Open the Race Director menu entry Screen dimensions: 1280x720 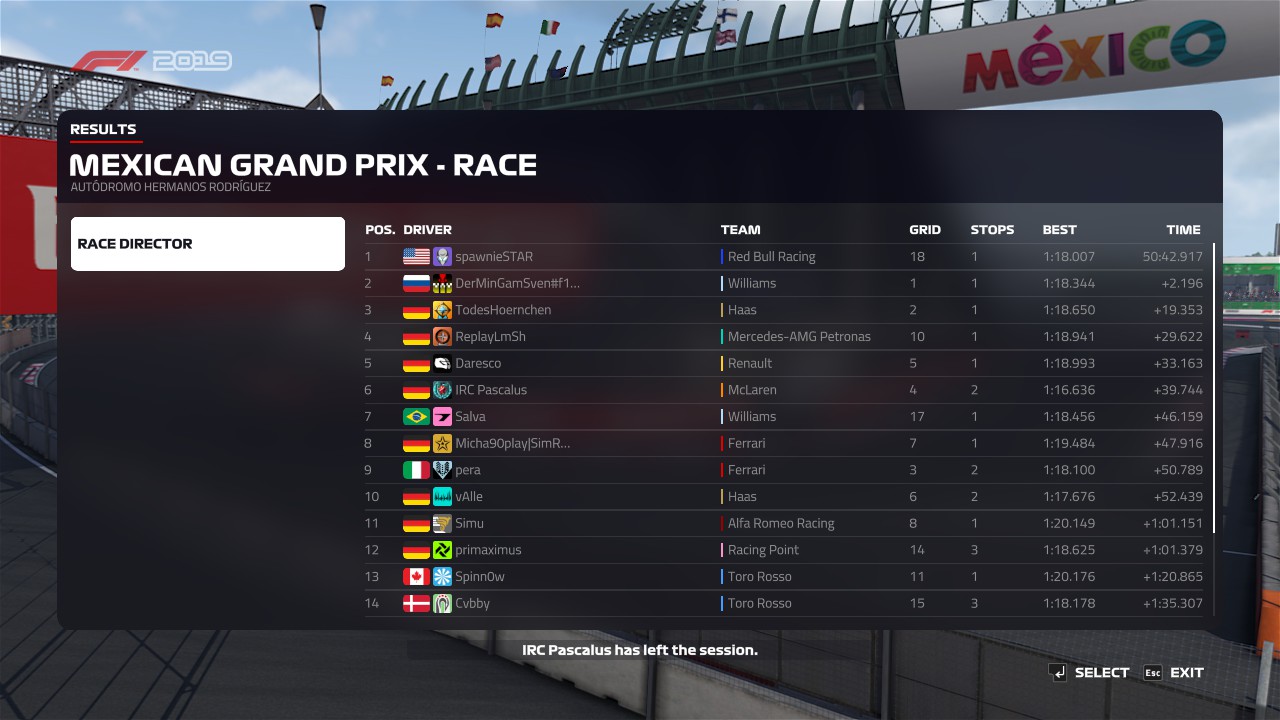(x=207, y=244)
